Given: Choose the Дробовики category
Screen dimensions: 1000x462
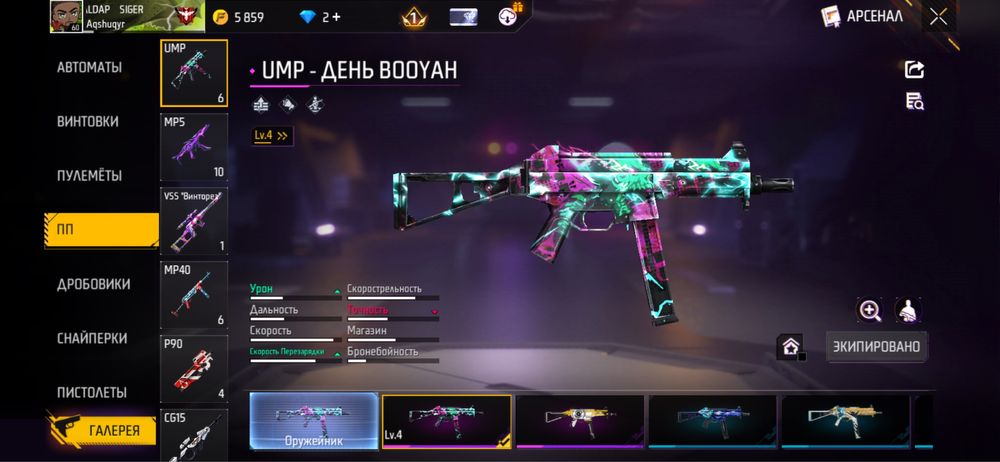Looking at the screenshot, I should (93, 284).
